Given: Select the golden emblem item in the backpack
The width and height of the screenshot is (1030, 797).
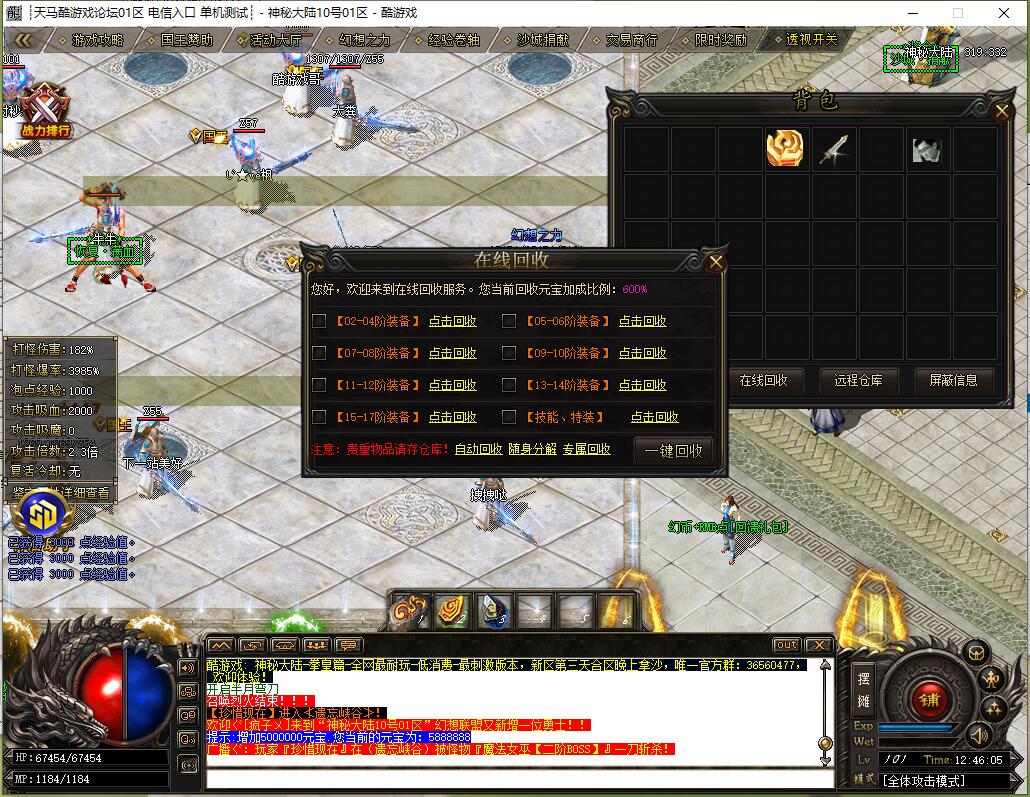Looking at the screenshot, I should [785, 149].
